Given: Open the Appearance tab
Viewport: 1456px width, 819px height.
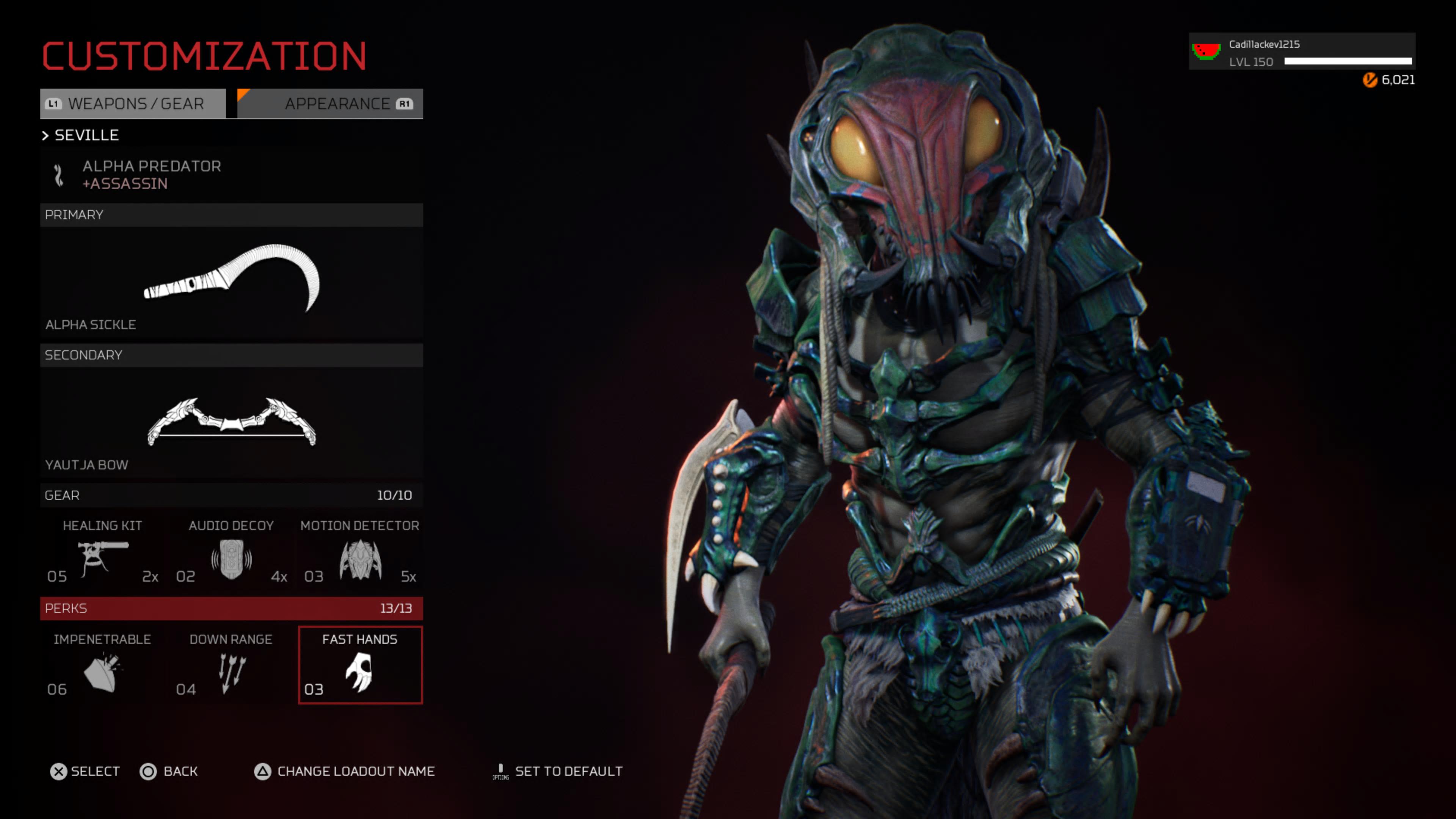Looking at the screenshot, I should 330,104.
